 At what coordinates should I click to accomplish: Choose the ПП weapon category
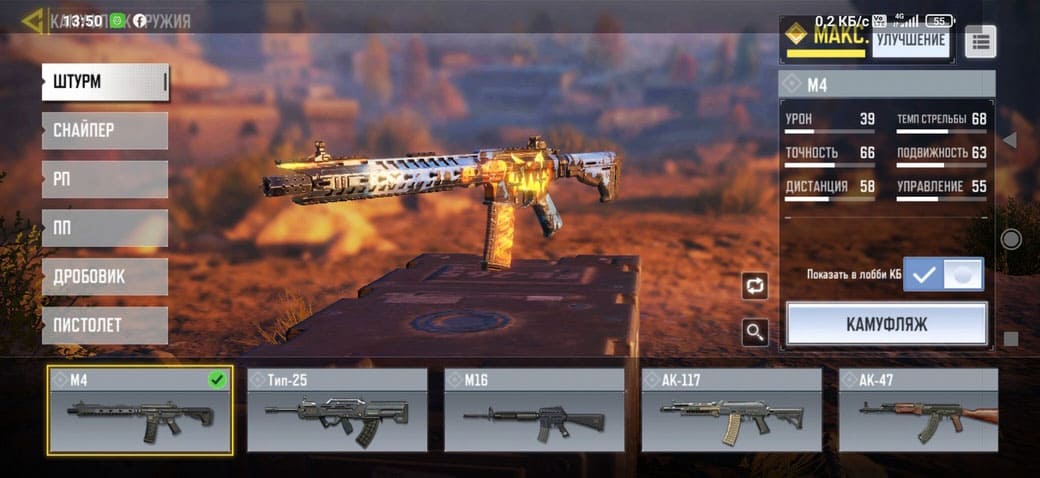coord(105,228)
